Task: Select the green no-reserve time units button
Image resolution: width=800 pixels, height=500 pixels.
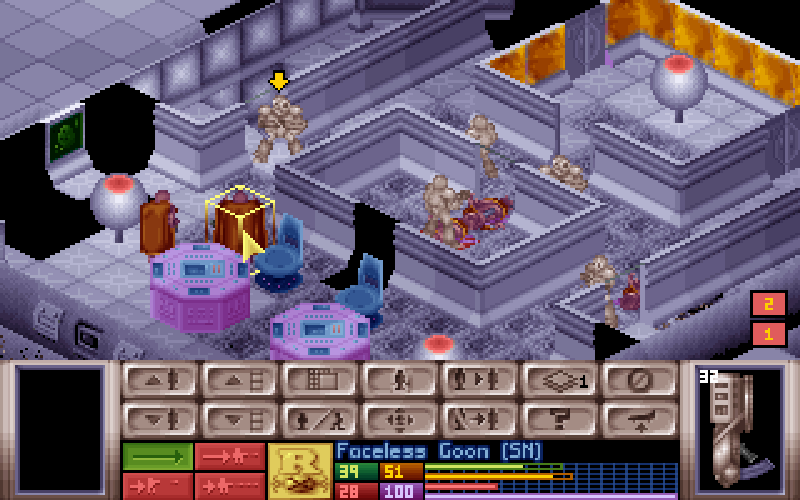Action: (x=157, y=456)
